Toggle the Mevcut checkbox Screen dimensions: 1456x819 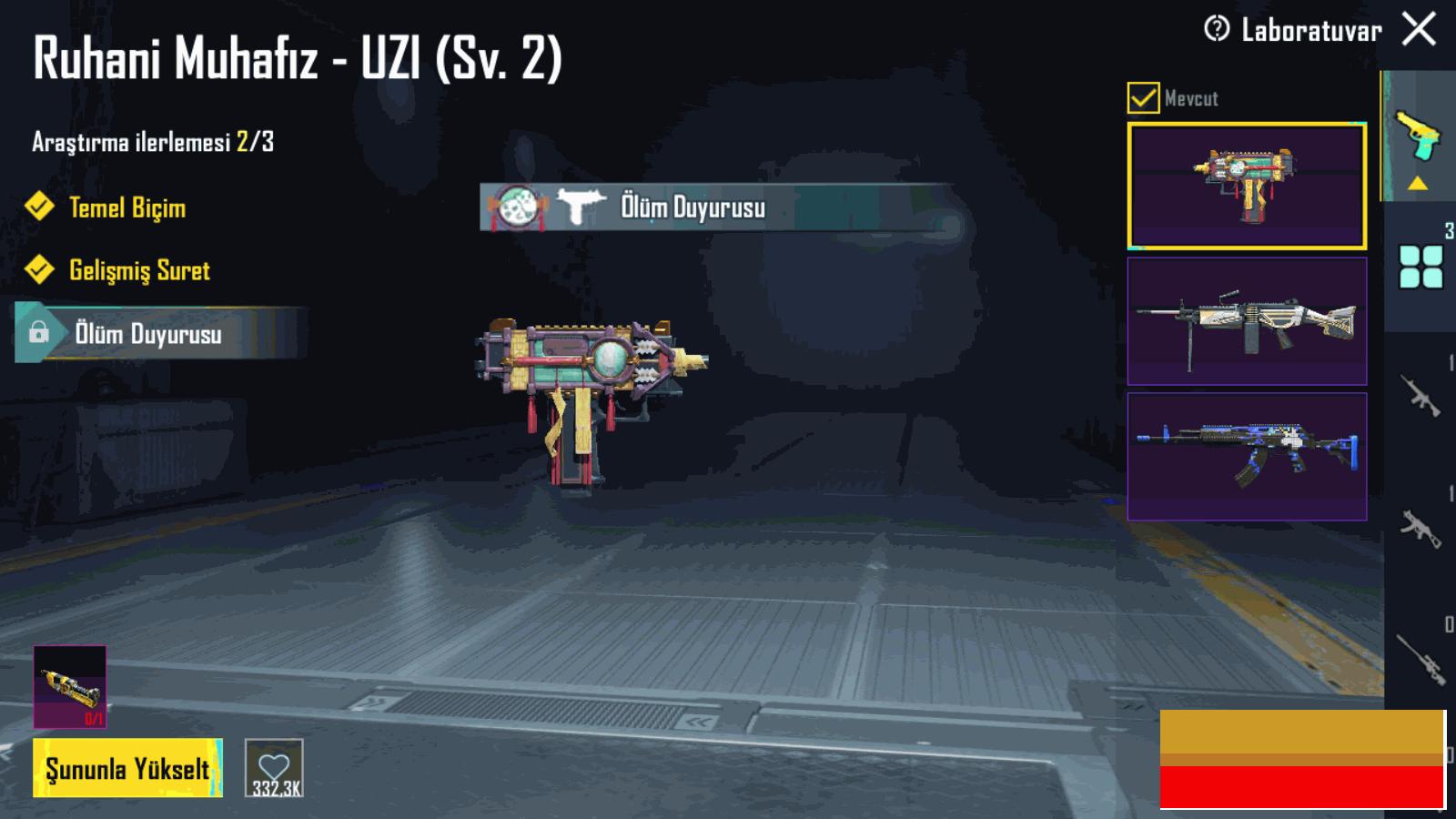tap(1143, 97)
